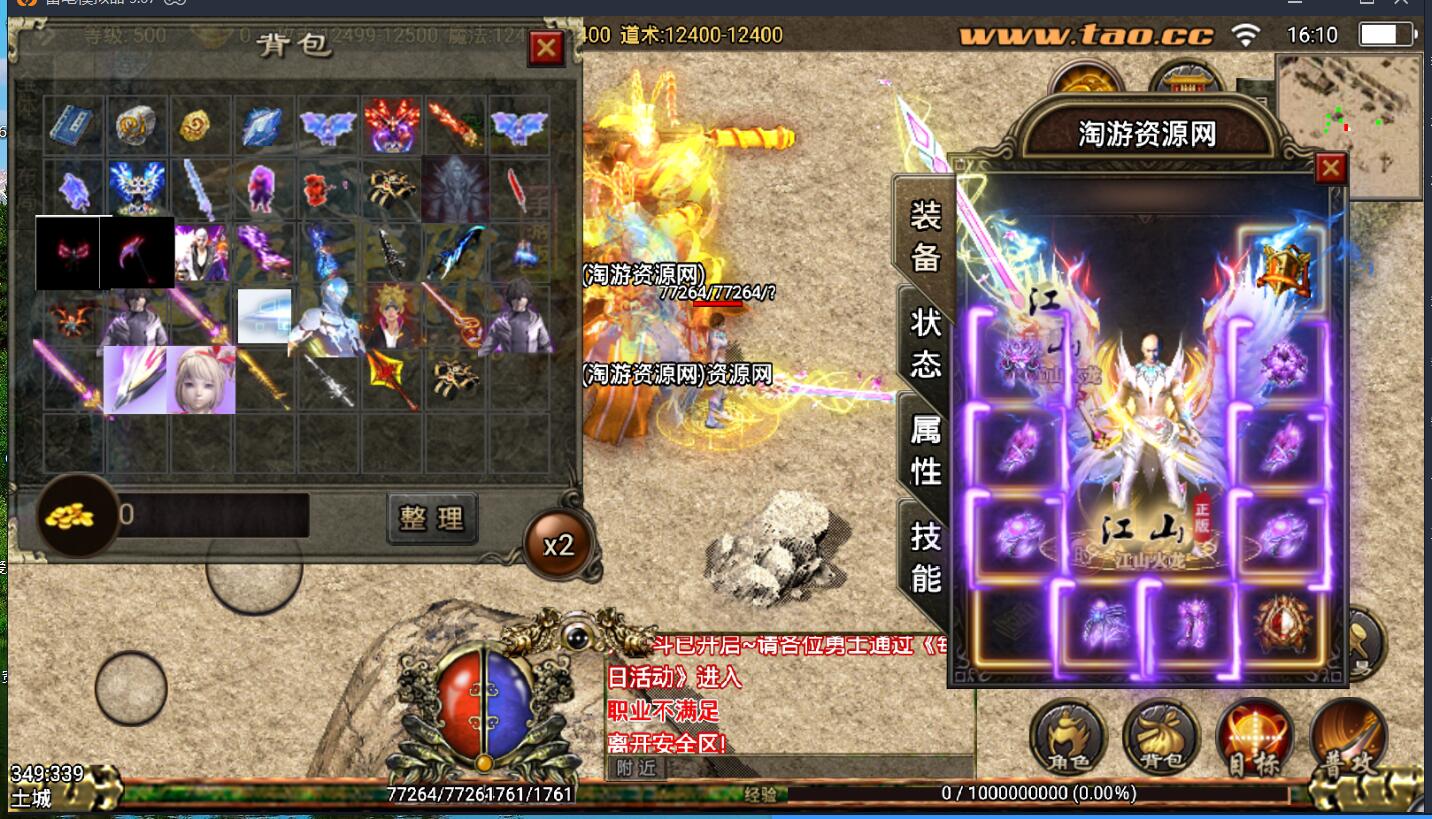
Task: Toggle the x2 round button
Action: 558,545
